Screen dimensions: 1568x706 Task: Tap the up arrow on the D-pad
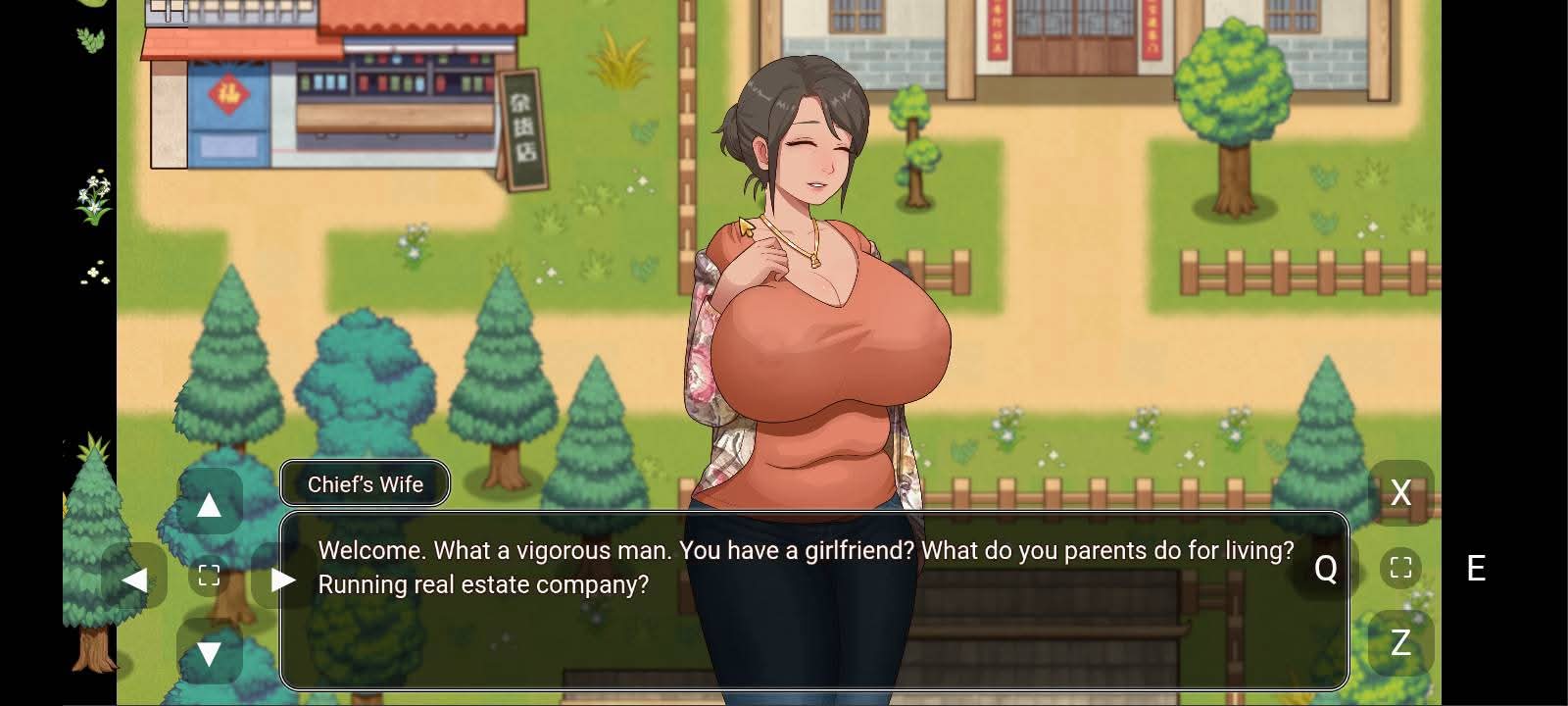[x=209, y=505]
